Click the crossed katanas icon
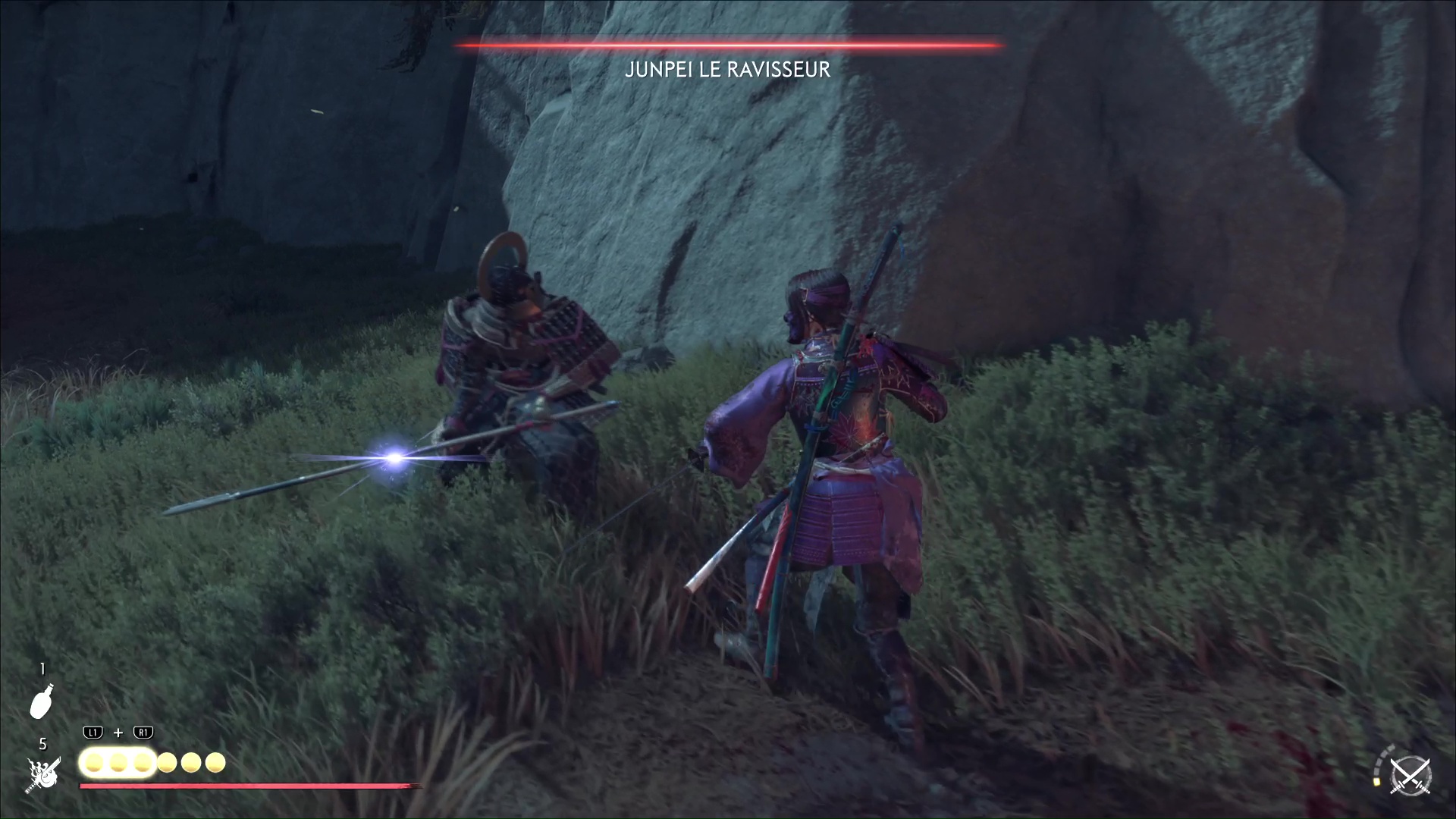 tap(1409, 777)
